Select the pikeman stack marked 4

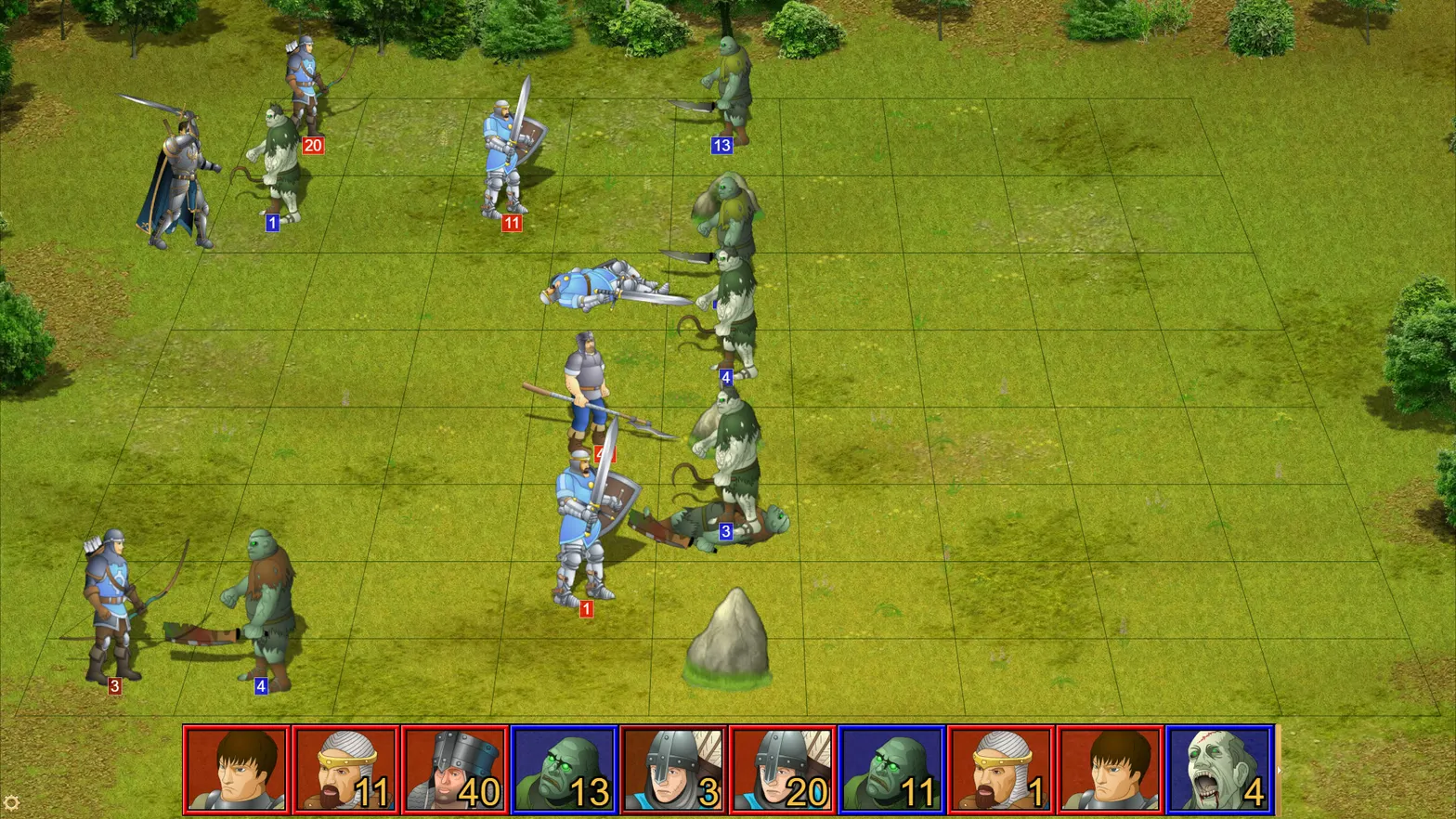(585, 390)
